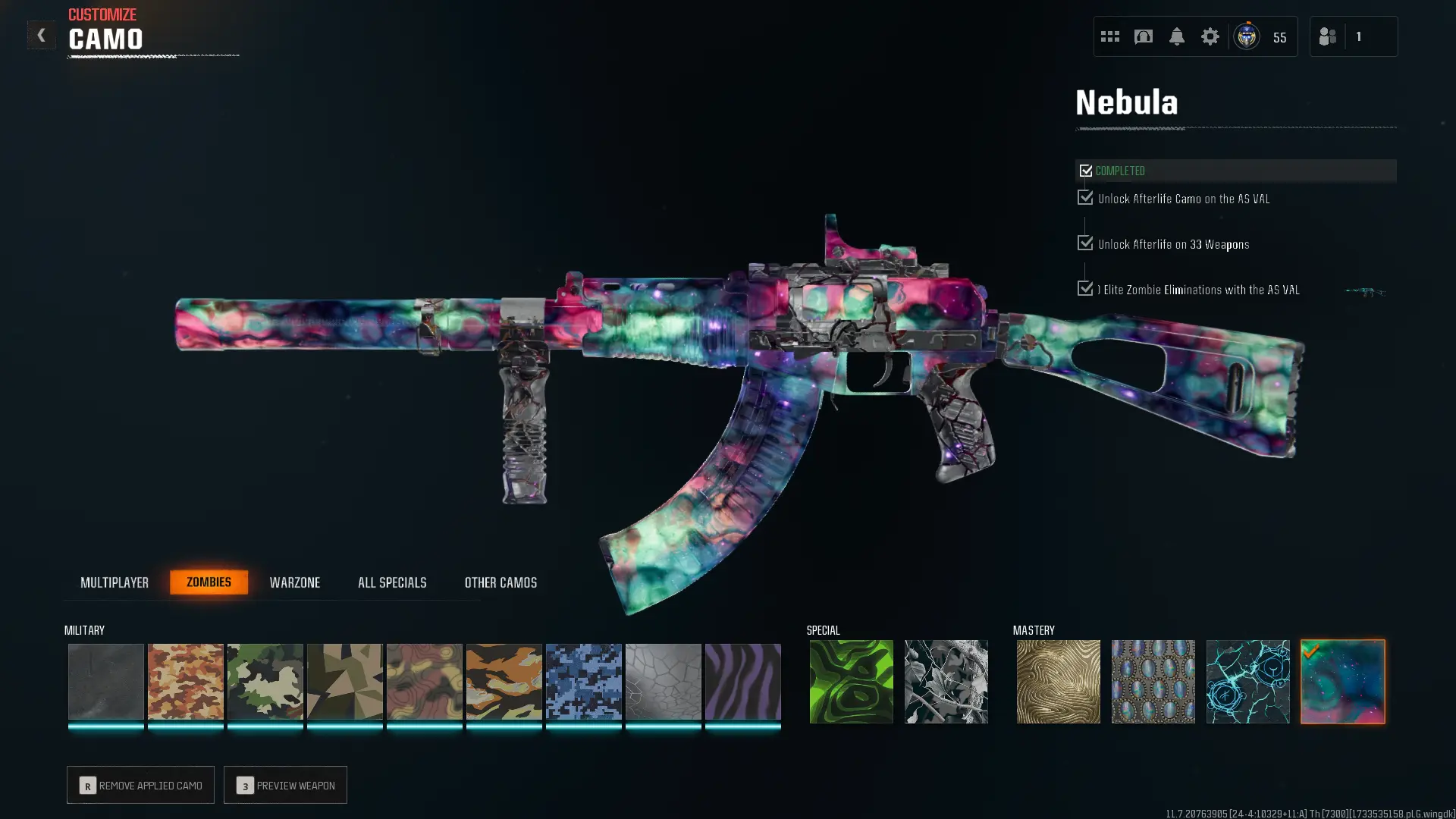Image resolution: width=1456 pixels, height=819 pixels.
Task: Select the gold swirl mastery camo
Action: pyautogui.click(x=1058, y=681)
